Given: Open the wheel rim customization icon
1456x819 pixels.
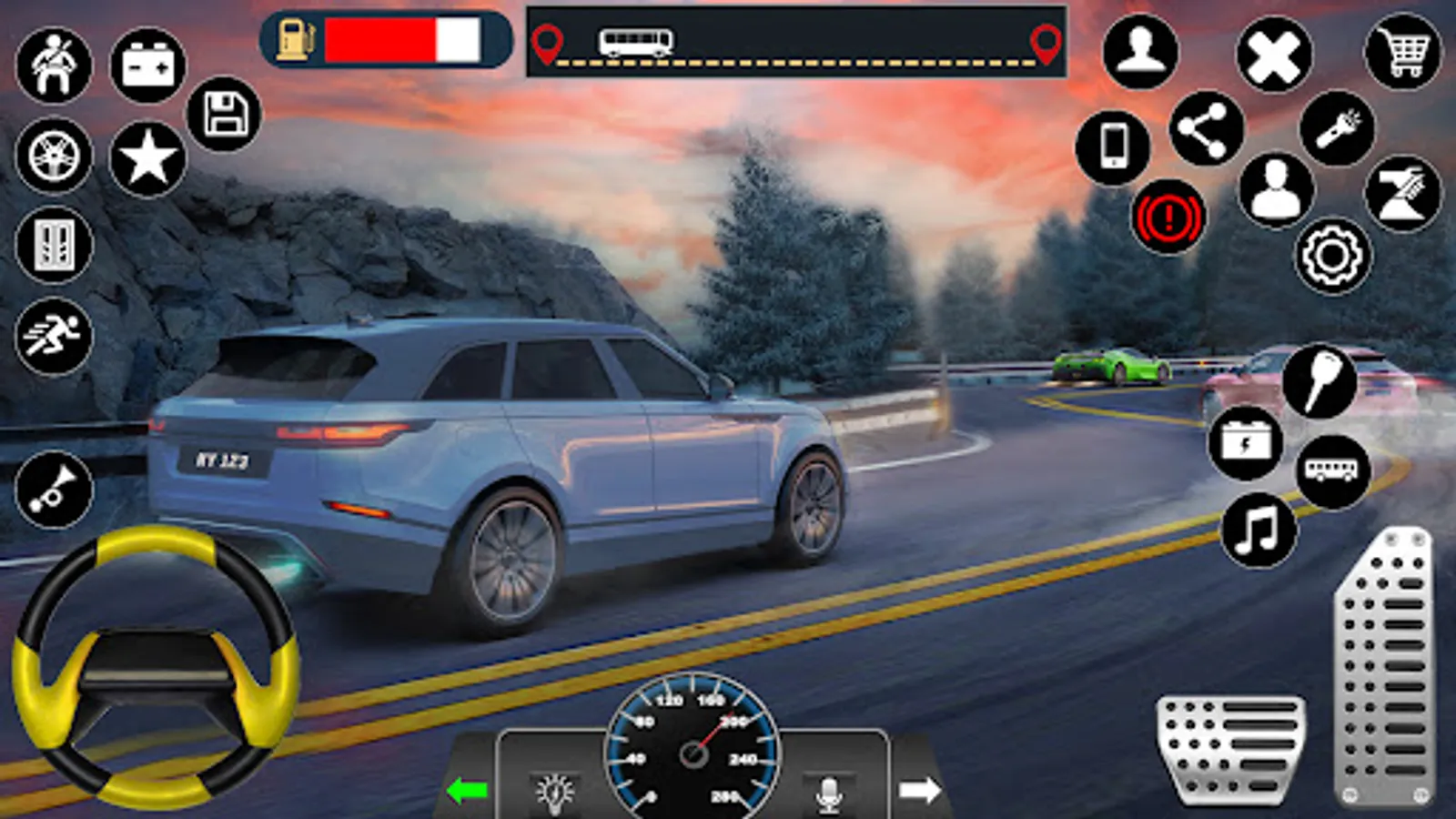Looking at the screenshot, I should pos(55,156).
